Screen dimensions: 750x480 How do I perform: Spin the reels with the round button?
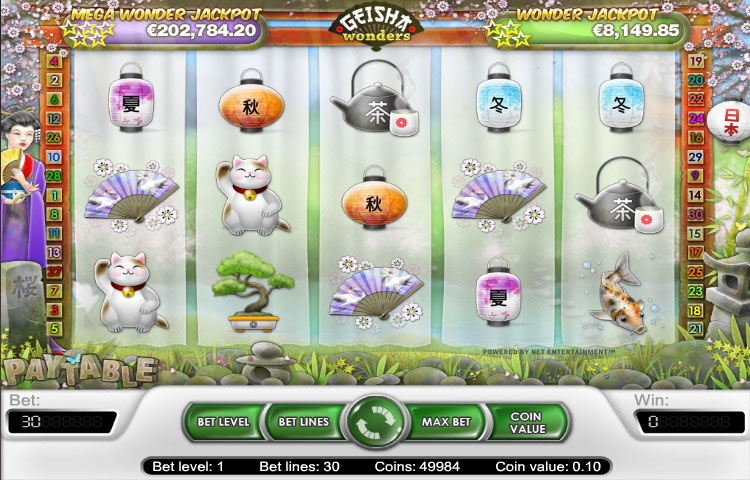pyautogui.click(x=372, y=422)
